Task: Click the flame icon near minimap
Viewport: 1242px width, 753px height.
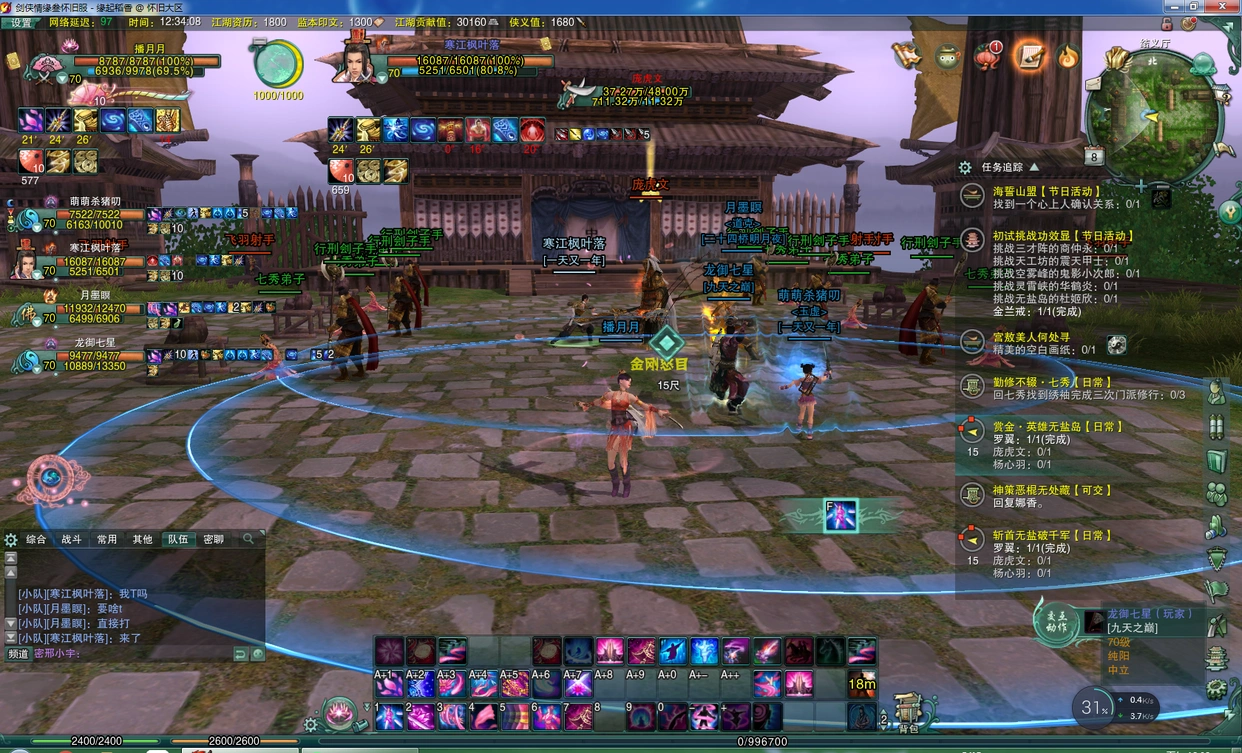Action: 1068,56
